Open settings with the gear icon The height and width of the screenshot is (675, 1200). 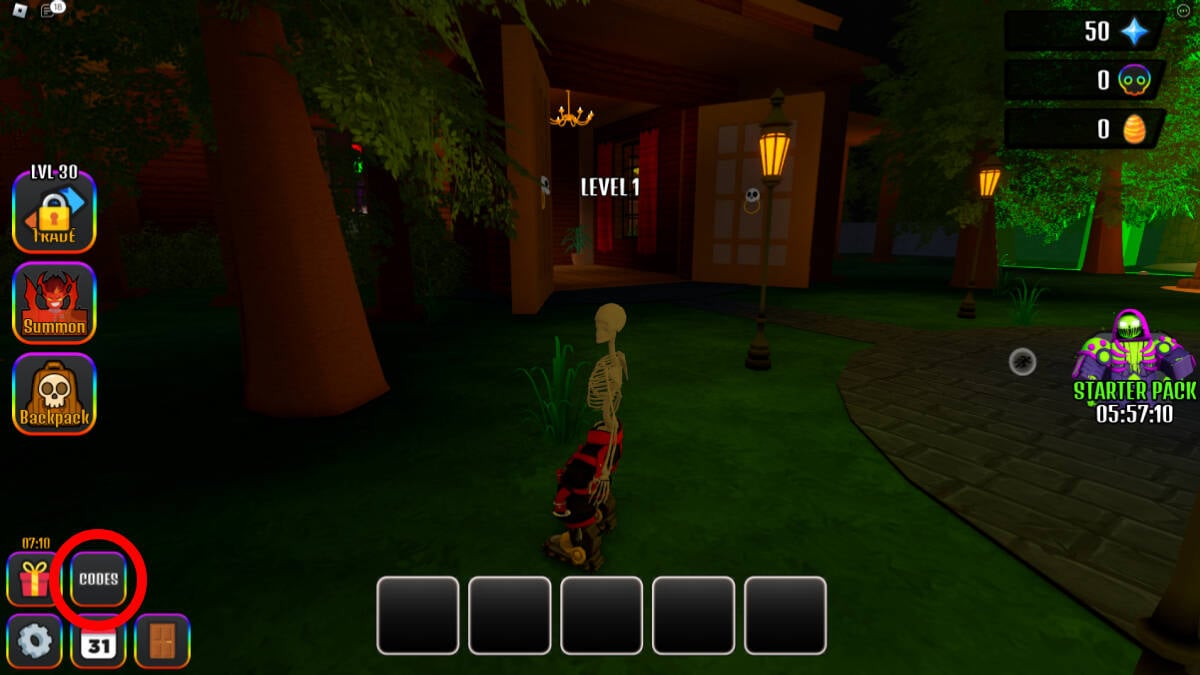click(35, 641)
